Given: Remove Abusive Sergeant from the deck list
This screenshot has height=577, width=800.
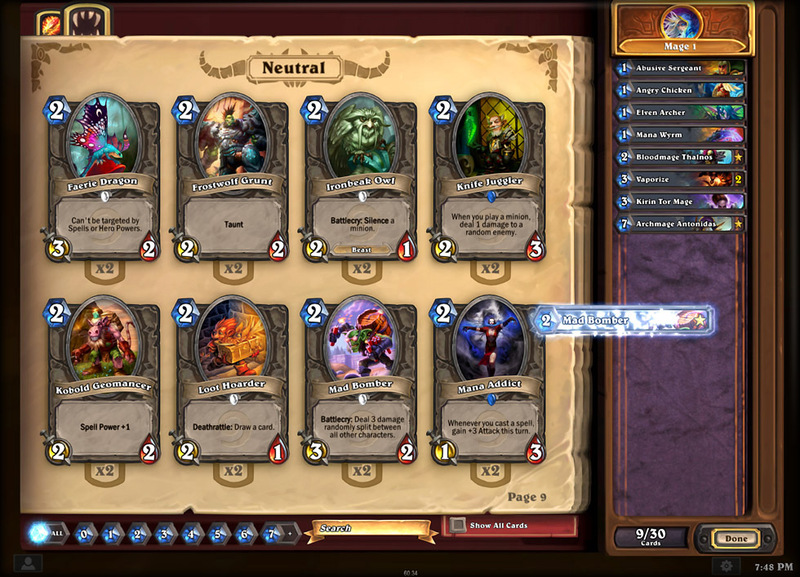Looking at the screenshot, I should click(x=681, y=68).
